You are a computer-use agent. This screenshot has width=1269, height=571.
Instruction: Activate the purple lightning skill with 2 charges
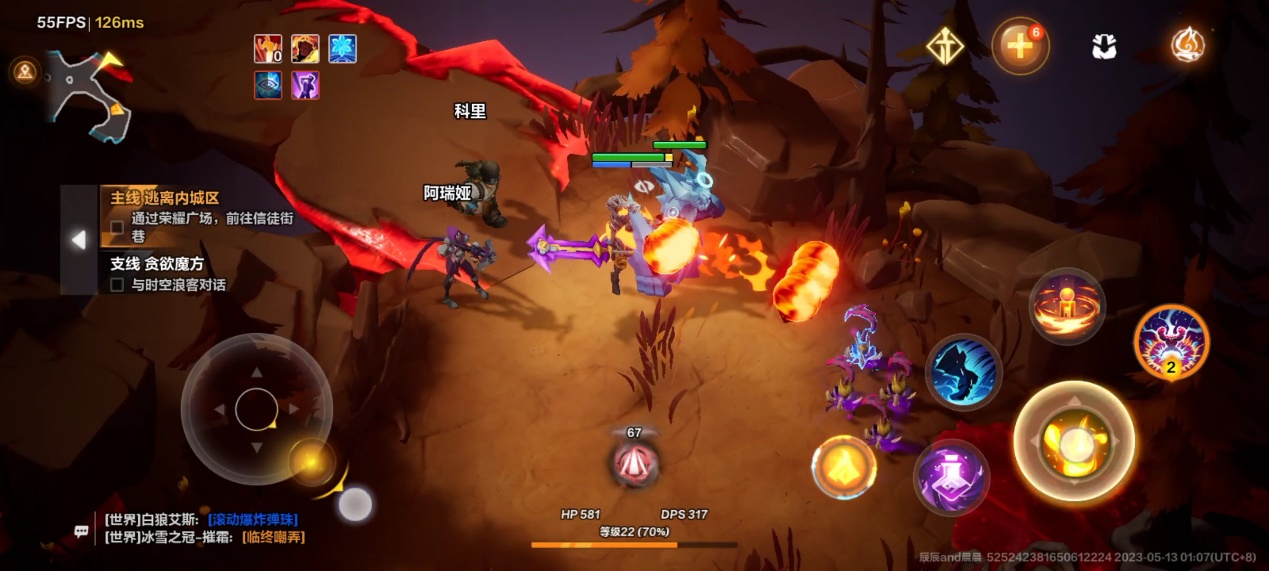click(x=1171, y=342)
